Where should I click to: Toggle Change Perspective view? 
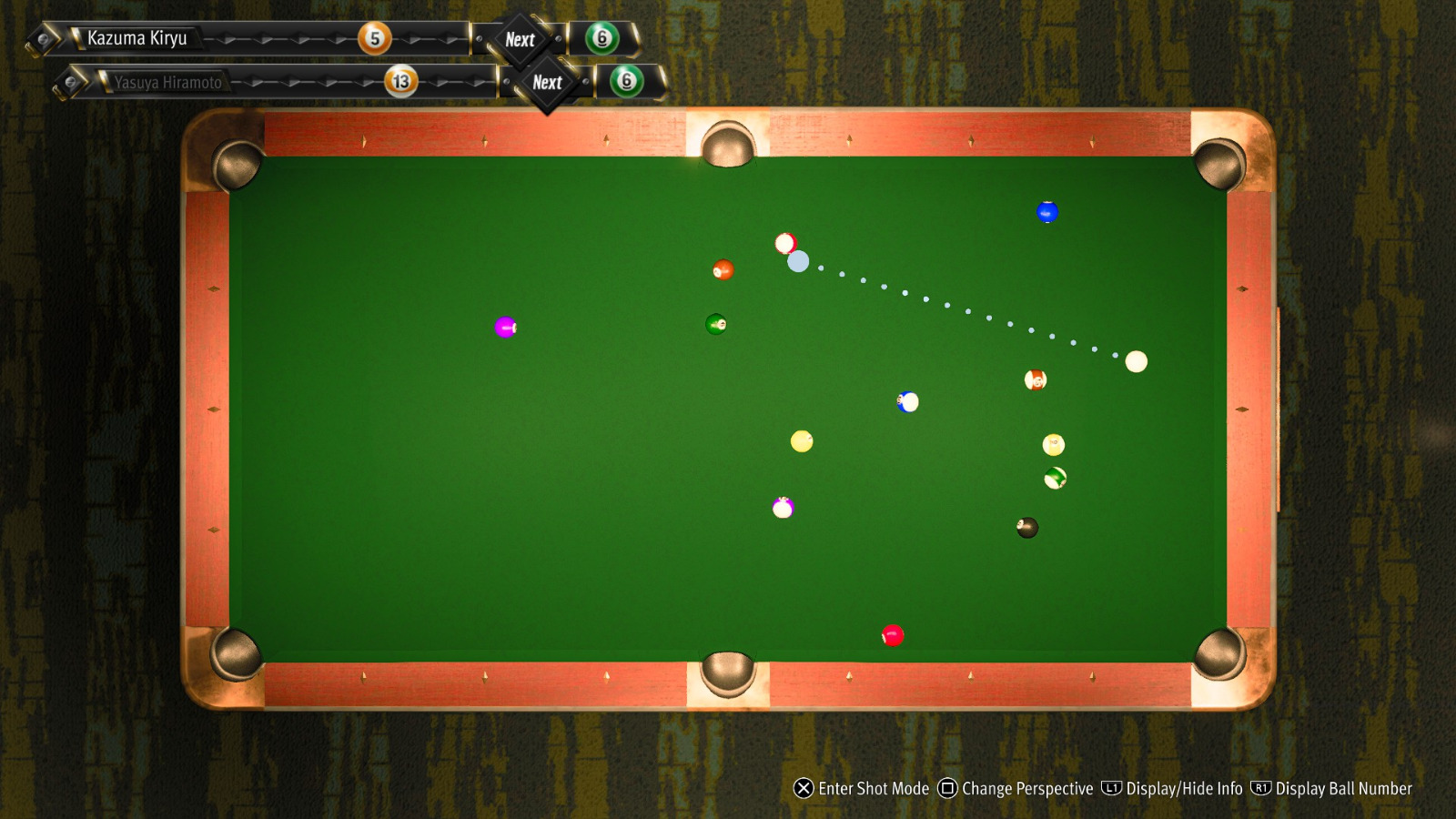click(1028, 789)
